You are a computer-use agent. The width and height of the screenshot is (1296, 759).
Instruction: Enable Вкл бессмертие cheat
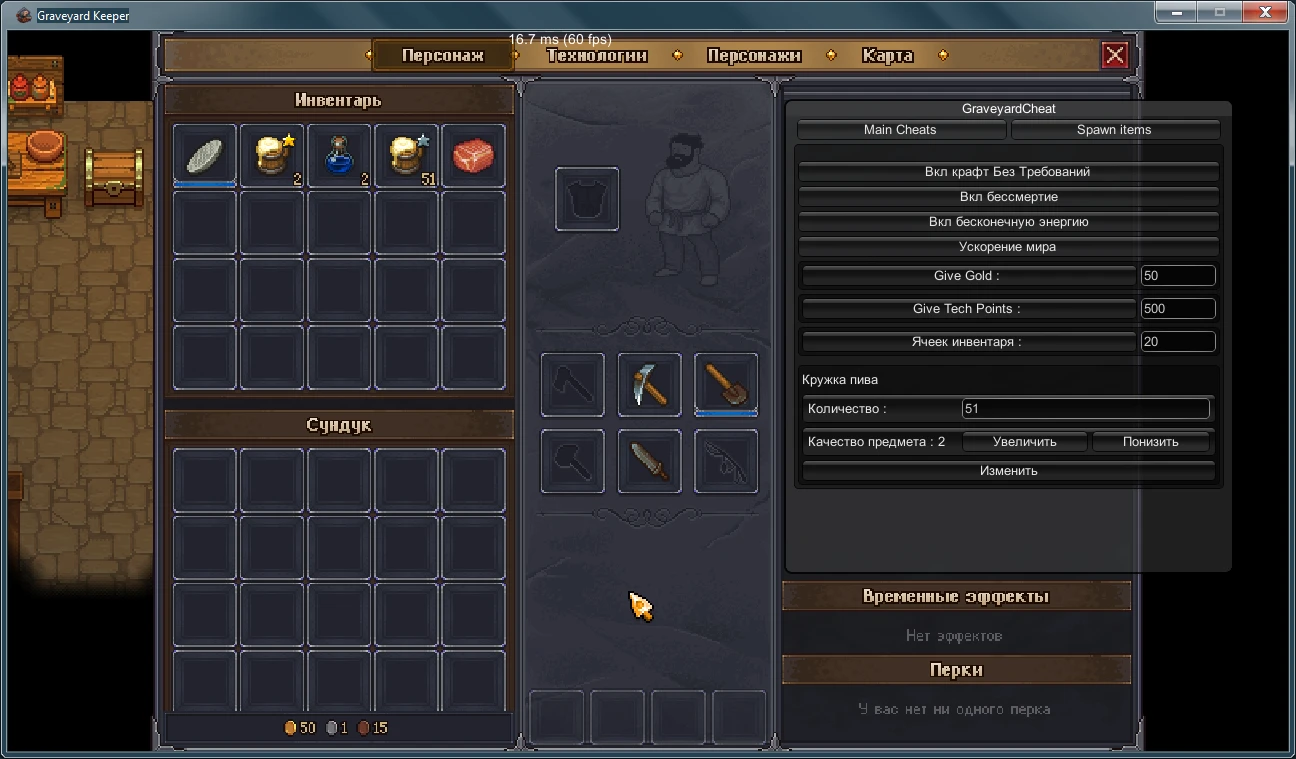(x=1008, y=197)
